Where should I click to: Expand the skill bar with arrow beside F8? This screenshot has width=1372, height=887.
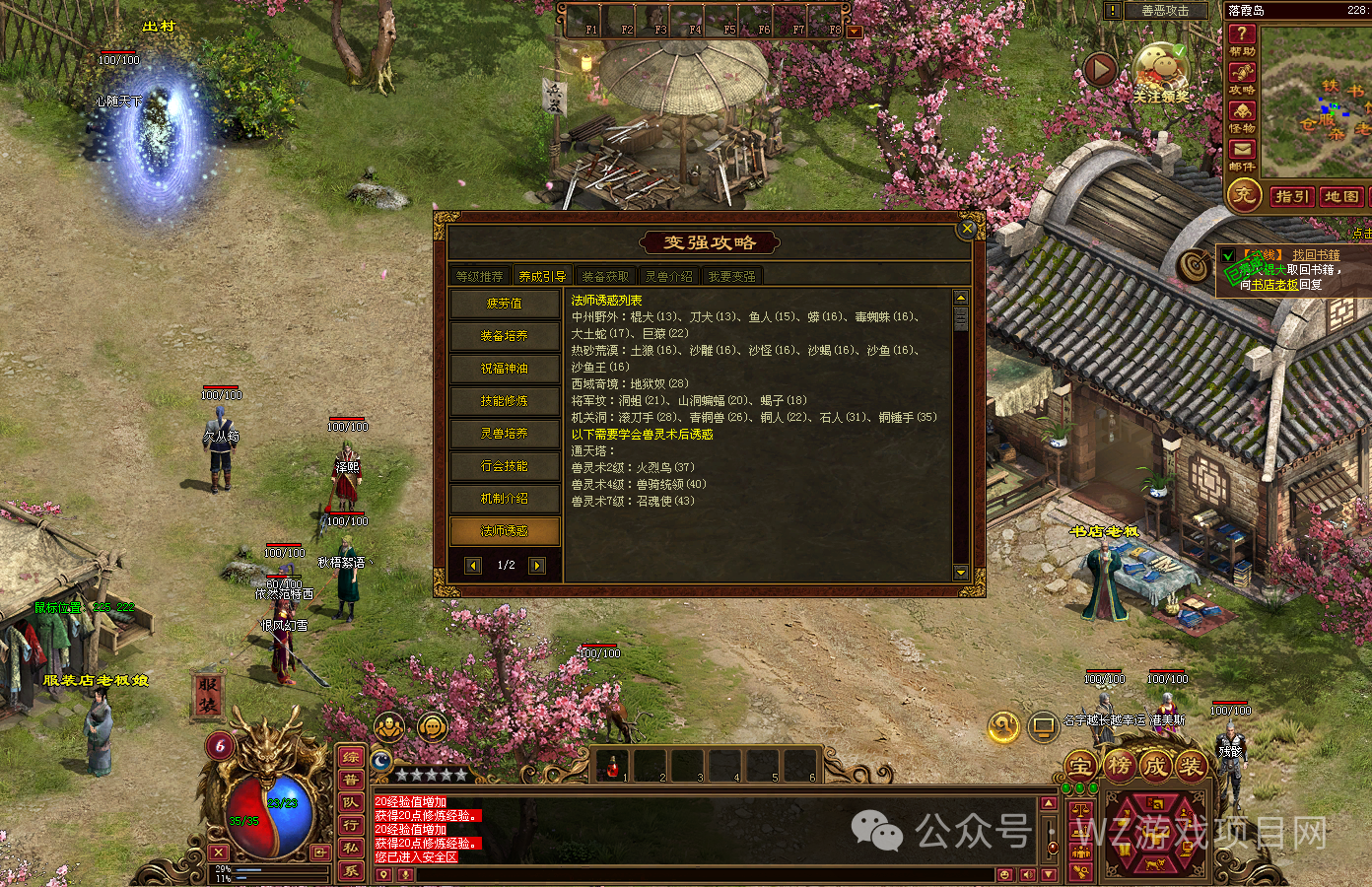point(853,30)
